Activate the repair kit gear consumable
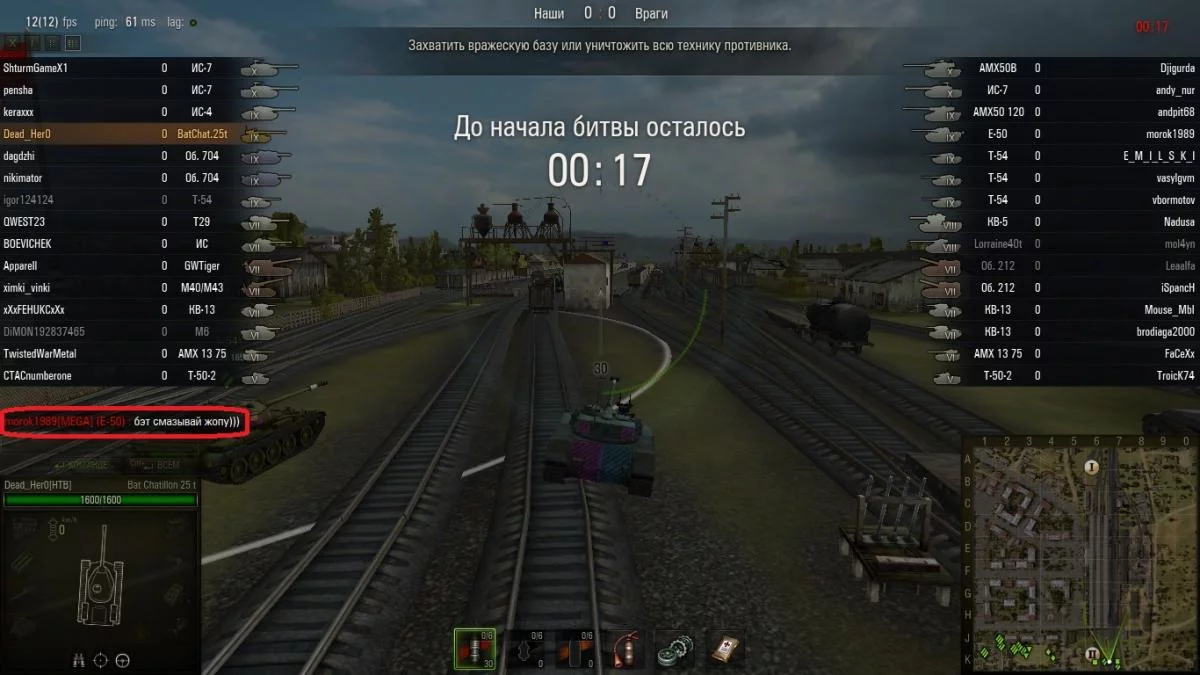This screenshot has width=1200, height=675. pos(675,648)
